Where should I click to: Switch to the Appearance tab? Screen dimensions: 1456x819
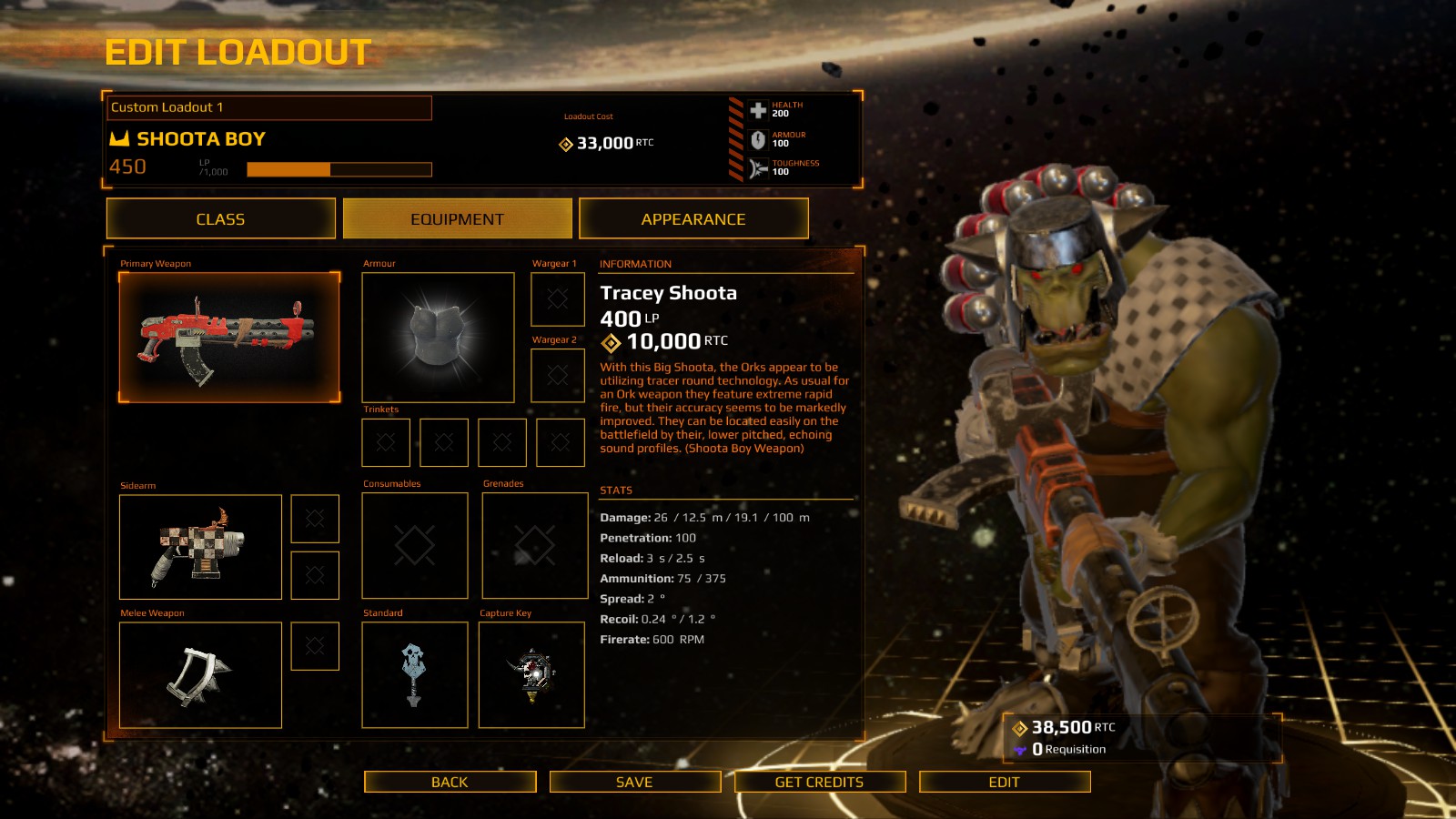pos(693,219)
